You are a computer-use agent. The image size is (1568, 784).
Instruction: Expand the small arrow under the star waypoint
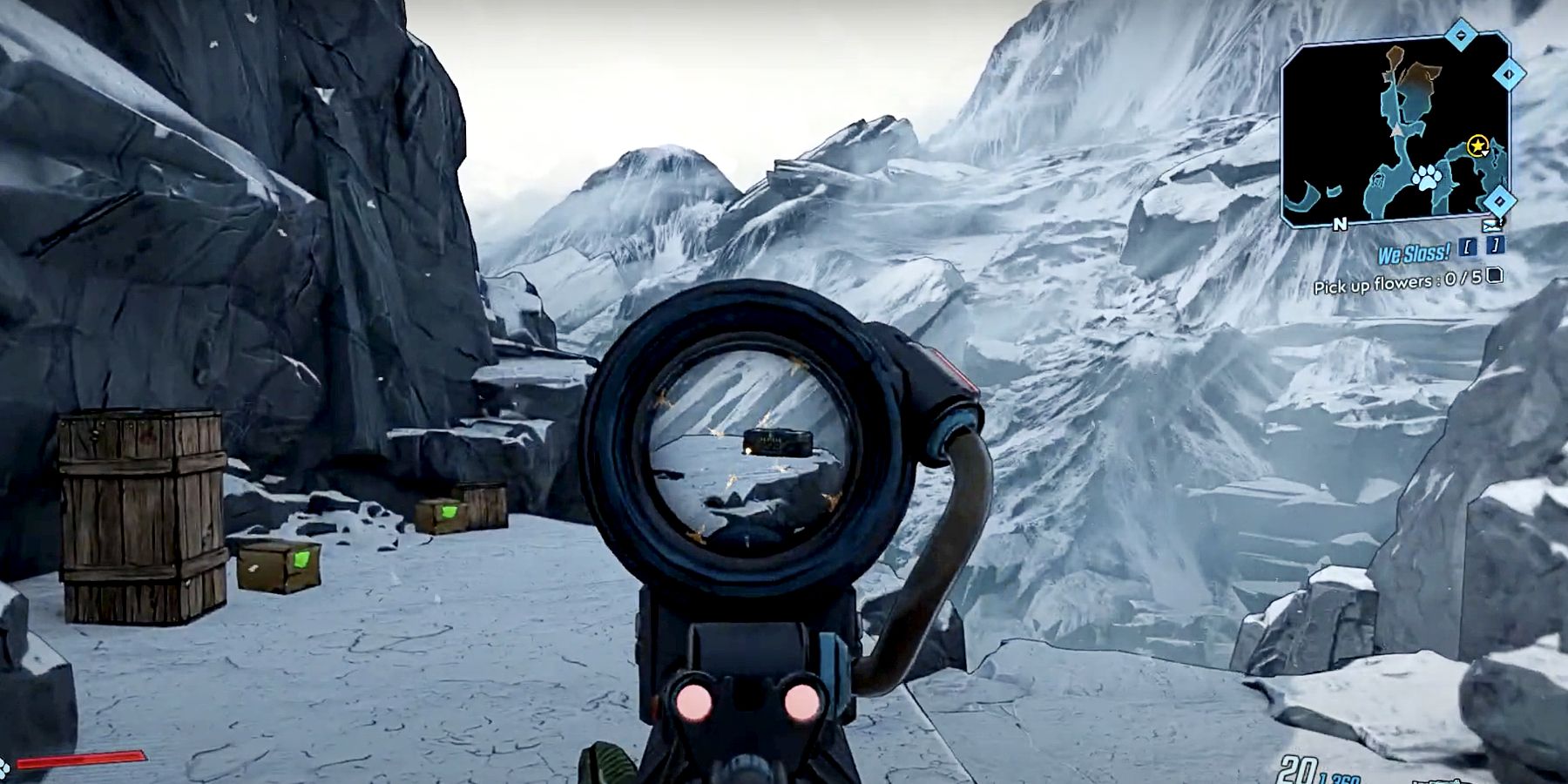pos(1485,153)
